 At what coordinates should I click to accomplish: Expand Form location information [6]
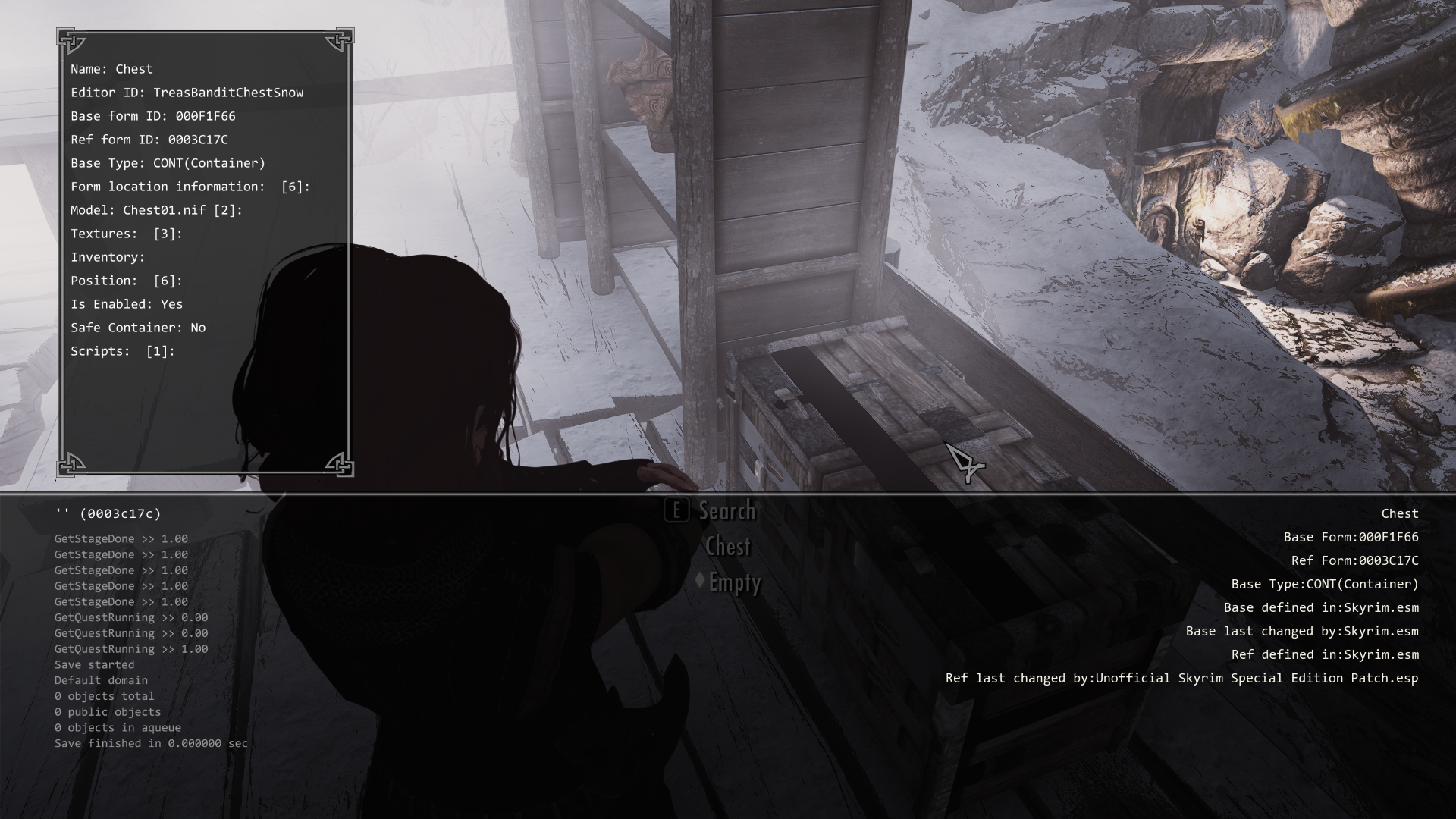pos(190,186)
